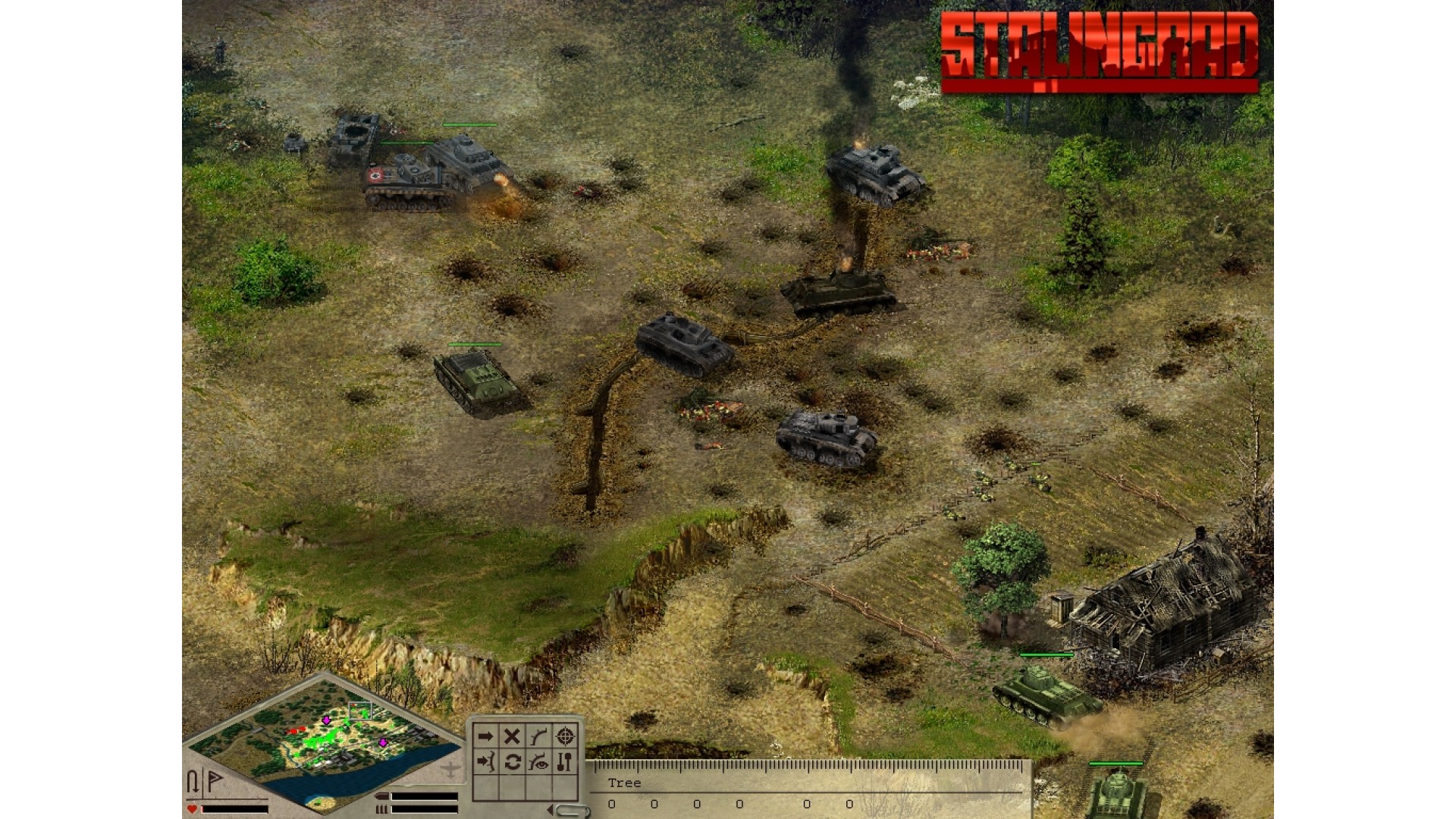Activate the crosshair attack command

[x=565, y=736]
